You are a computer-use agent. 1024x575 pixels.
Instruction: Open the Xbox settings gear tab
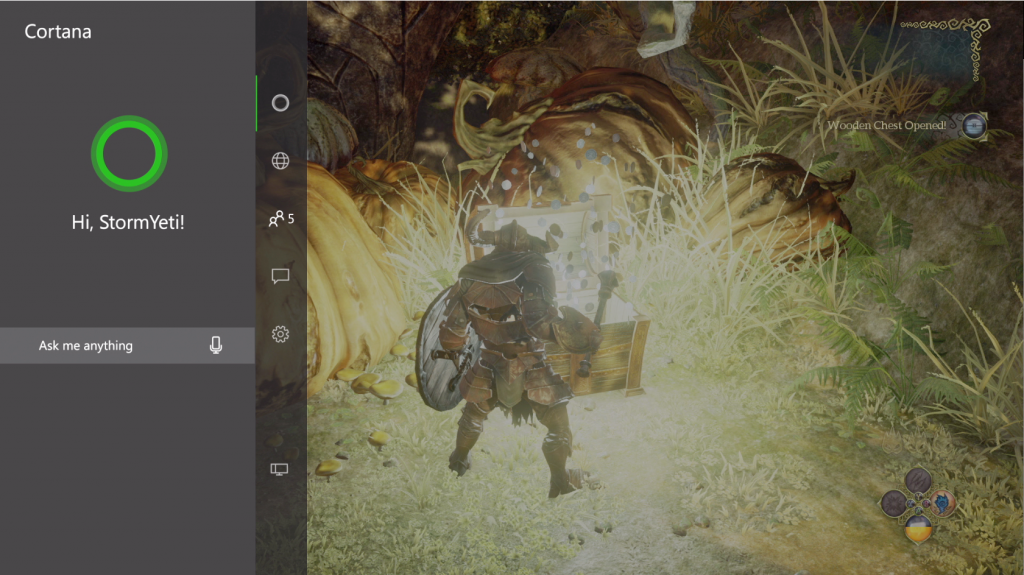[280, 334]
